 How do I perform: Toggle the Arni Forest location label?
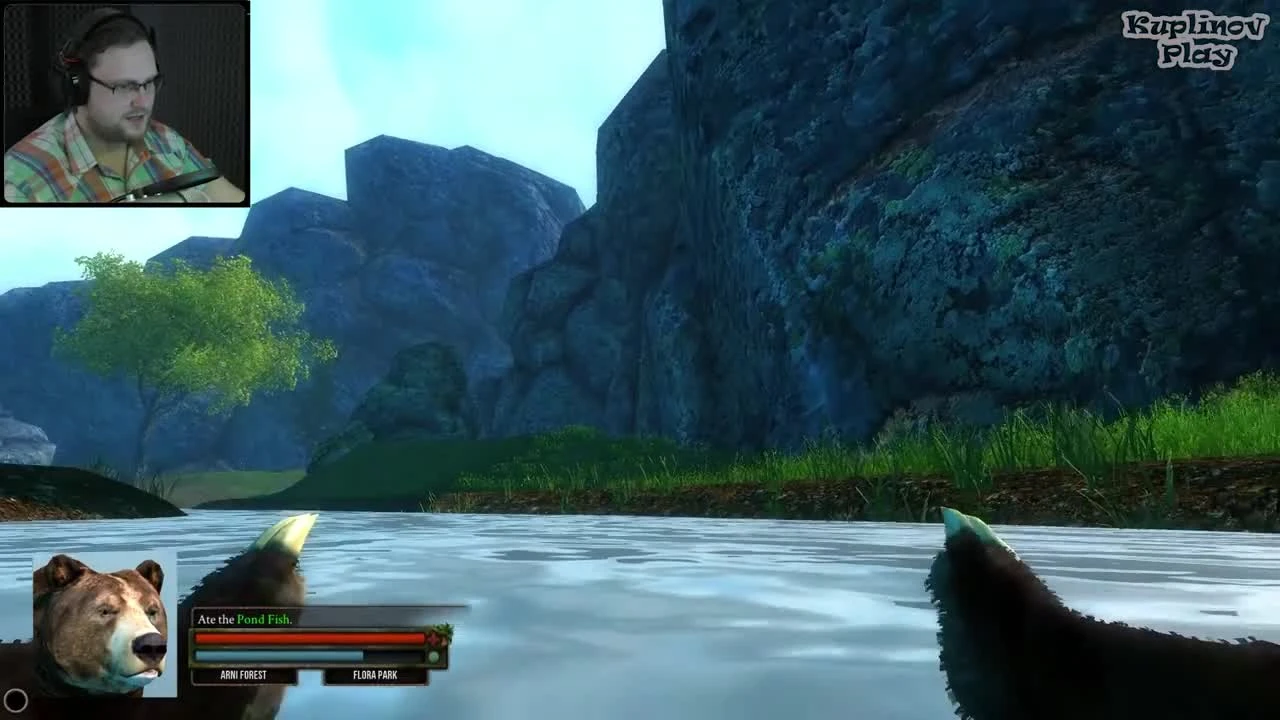(243, 675)
